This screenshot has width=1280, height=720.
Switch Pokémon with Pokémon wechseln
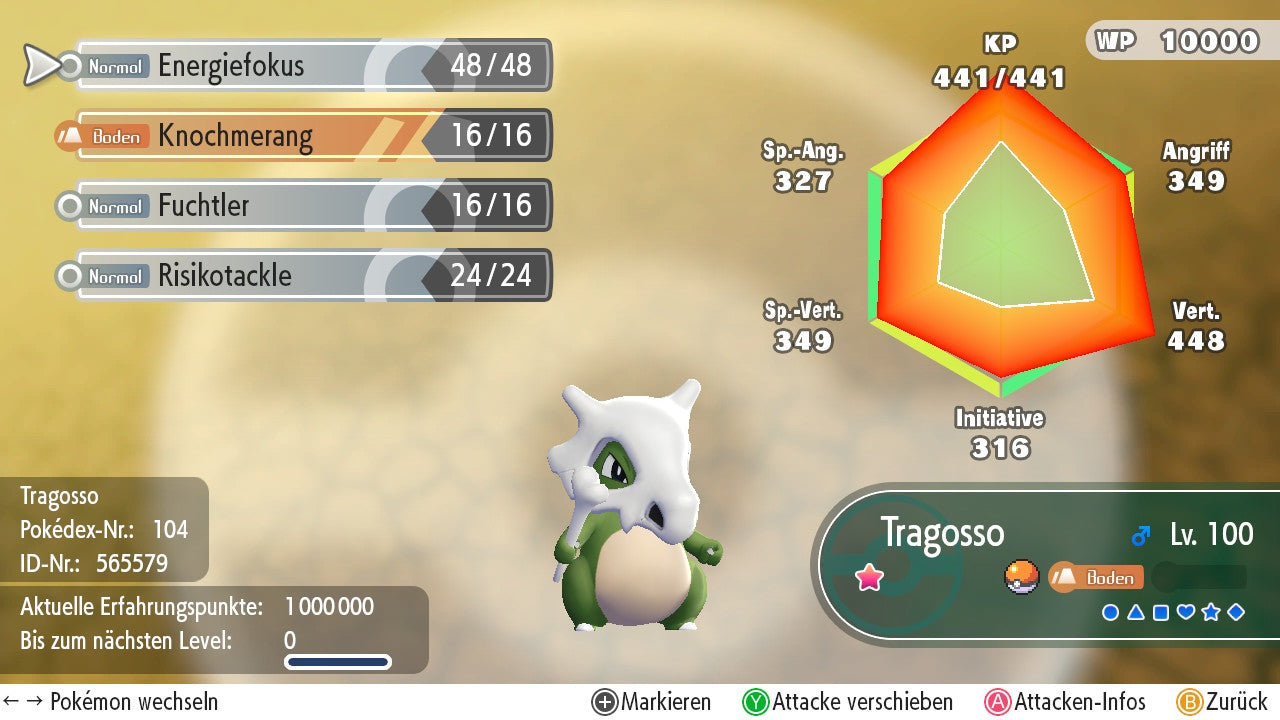point(110,702)
